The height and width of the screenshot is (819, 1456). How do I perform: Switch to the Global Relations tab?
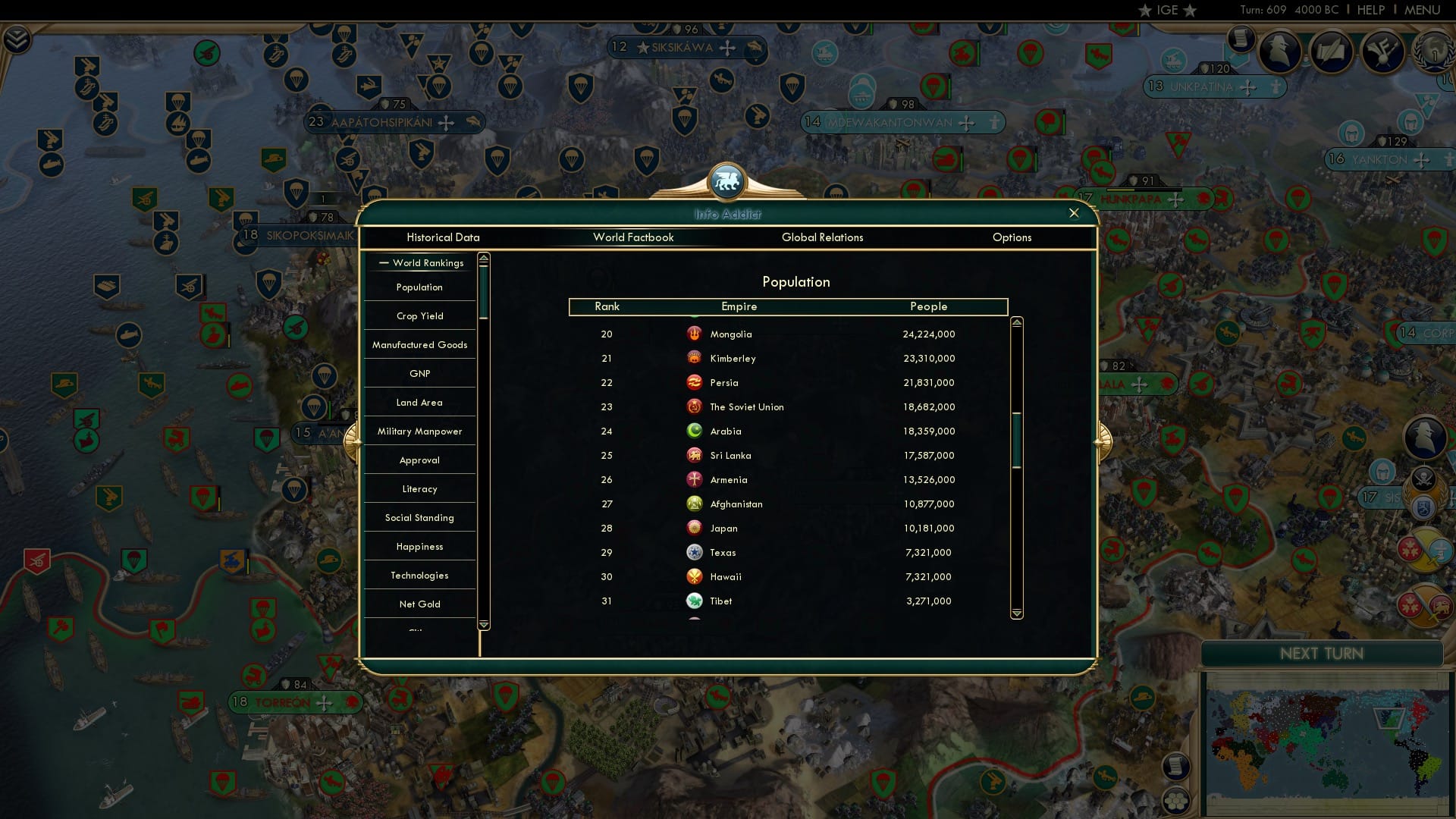pos(823,237)
